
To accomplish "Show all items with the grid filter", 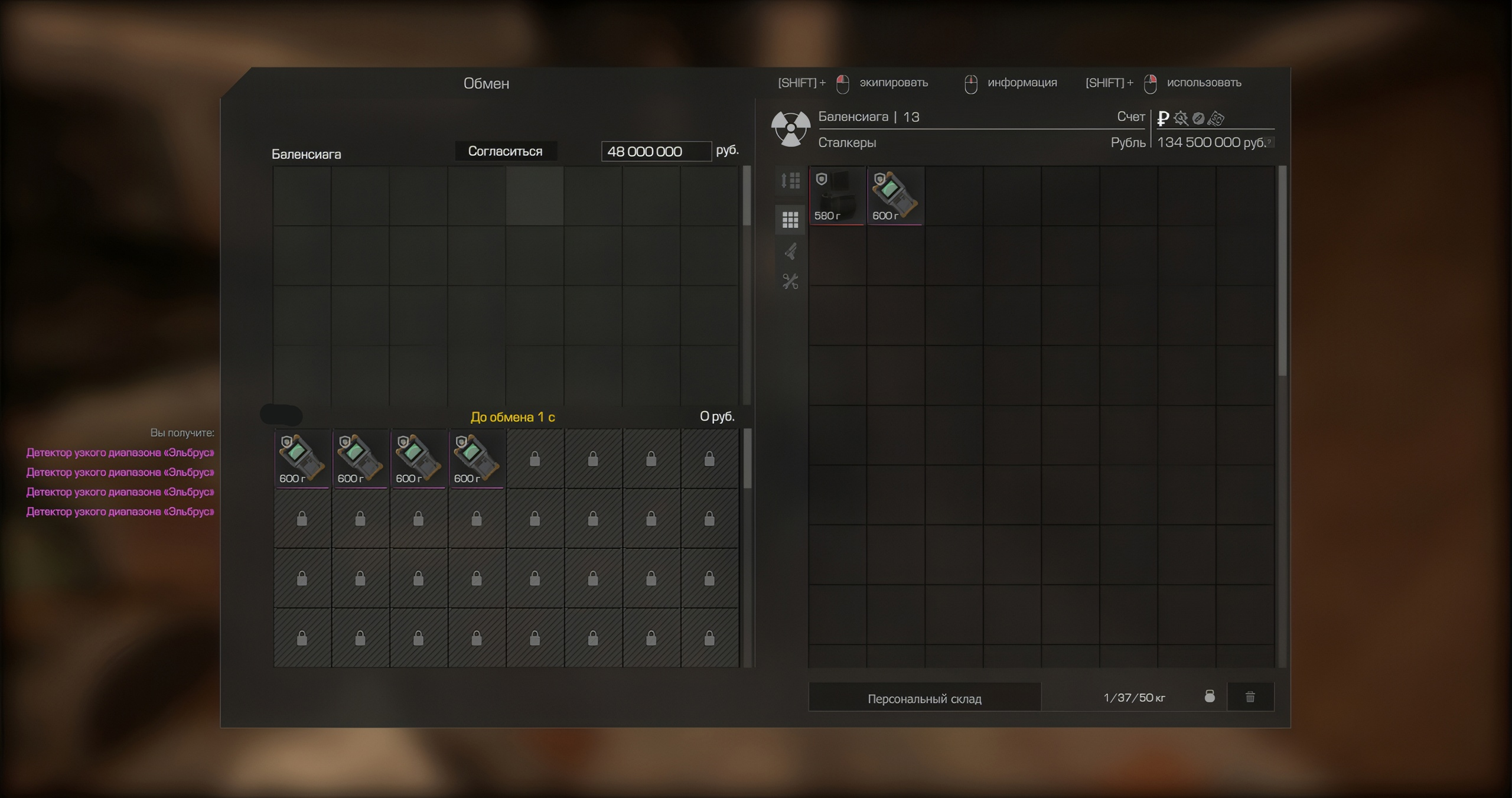I will point(790,220).
